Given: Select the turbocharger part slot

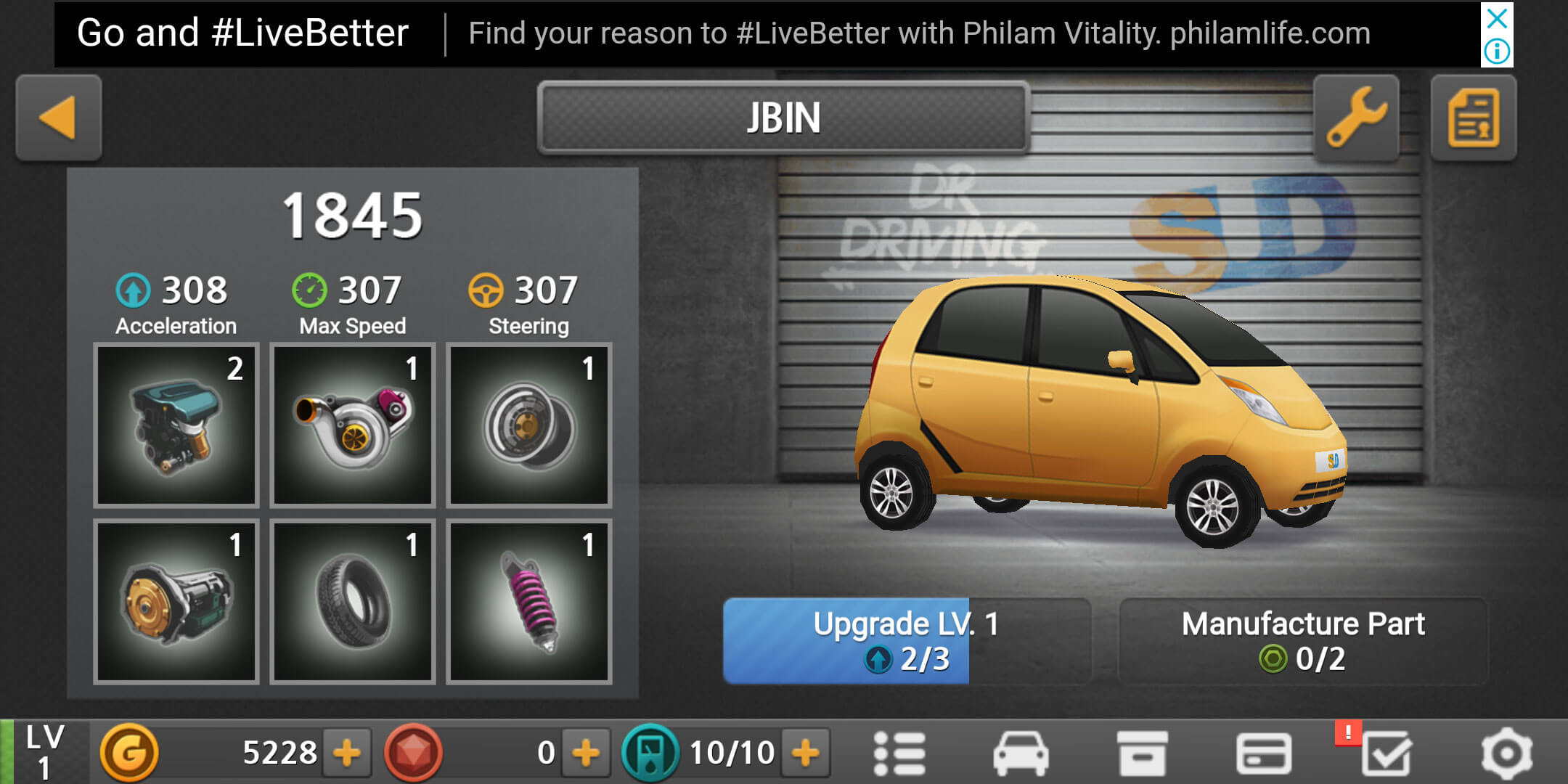Looking at the screenshot, I should point(353,425).
